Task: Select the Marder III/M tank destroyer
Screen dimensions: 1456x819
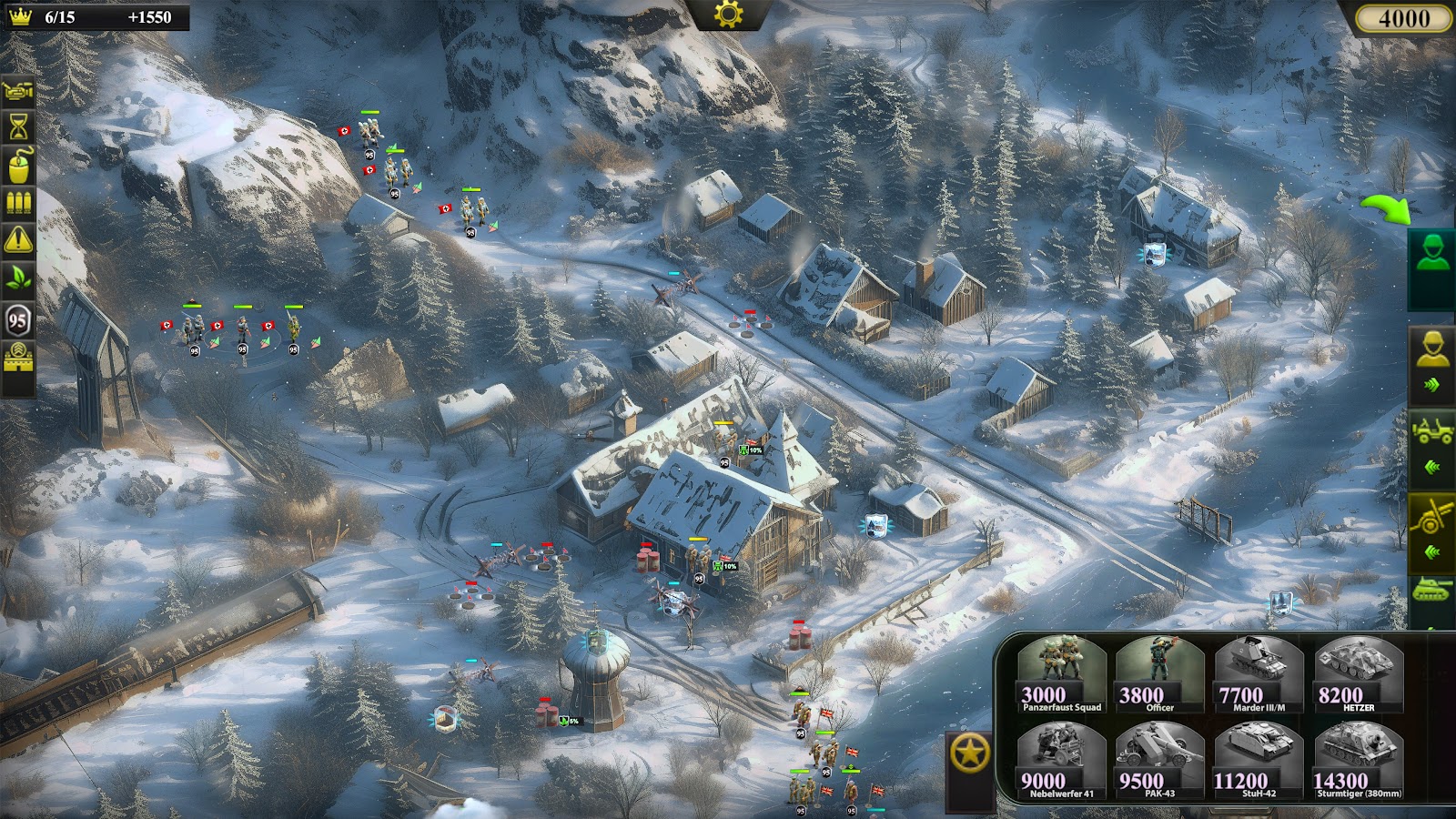Action: coord(1259,674)
